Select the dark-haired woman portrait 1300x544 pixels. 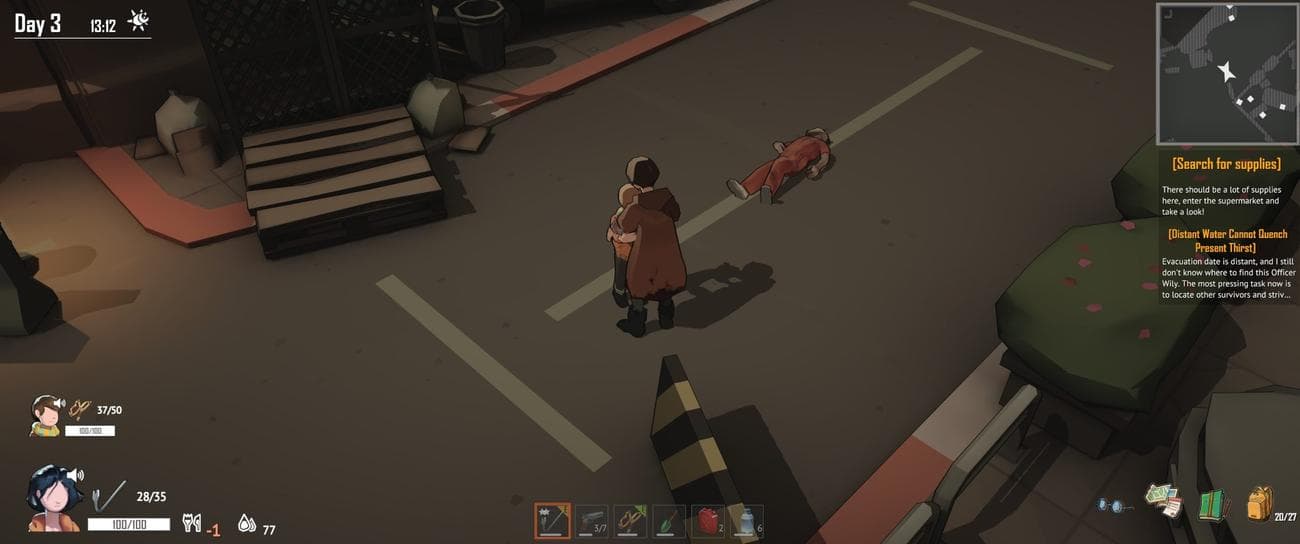[50, 497]
